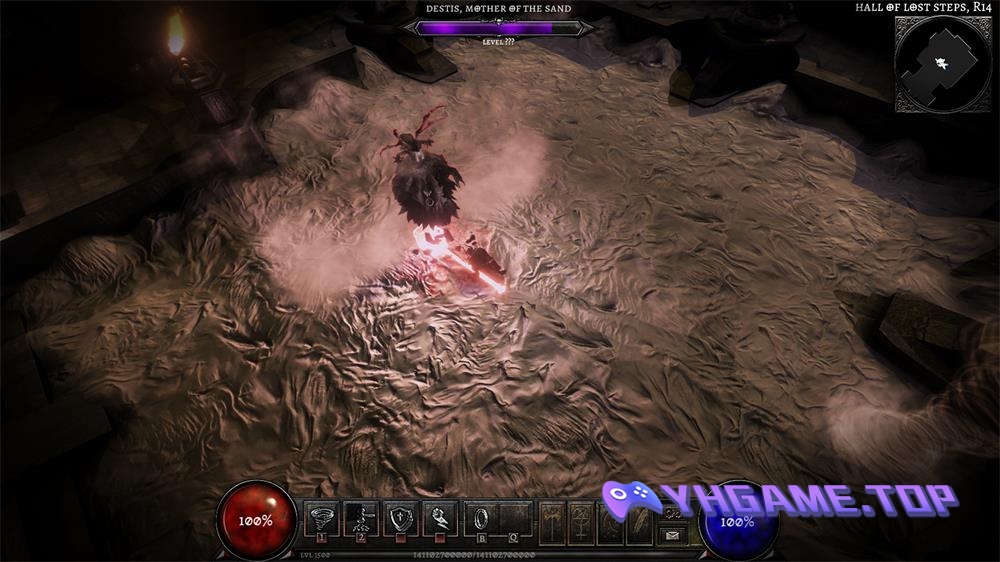The width and height of the screenshot is (1000, 562).
Task: Select the ring item slot
Action: click(x=481, y=518)
